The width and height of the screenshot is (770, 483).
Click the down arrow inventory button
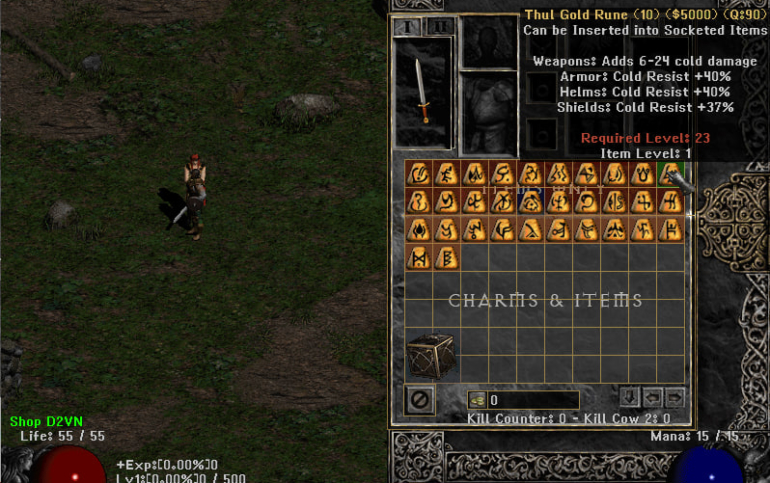click(x=629, y=396)
